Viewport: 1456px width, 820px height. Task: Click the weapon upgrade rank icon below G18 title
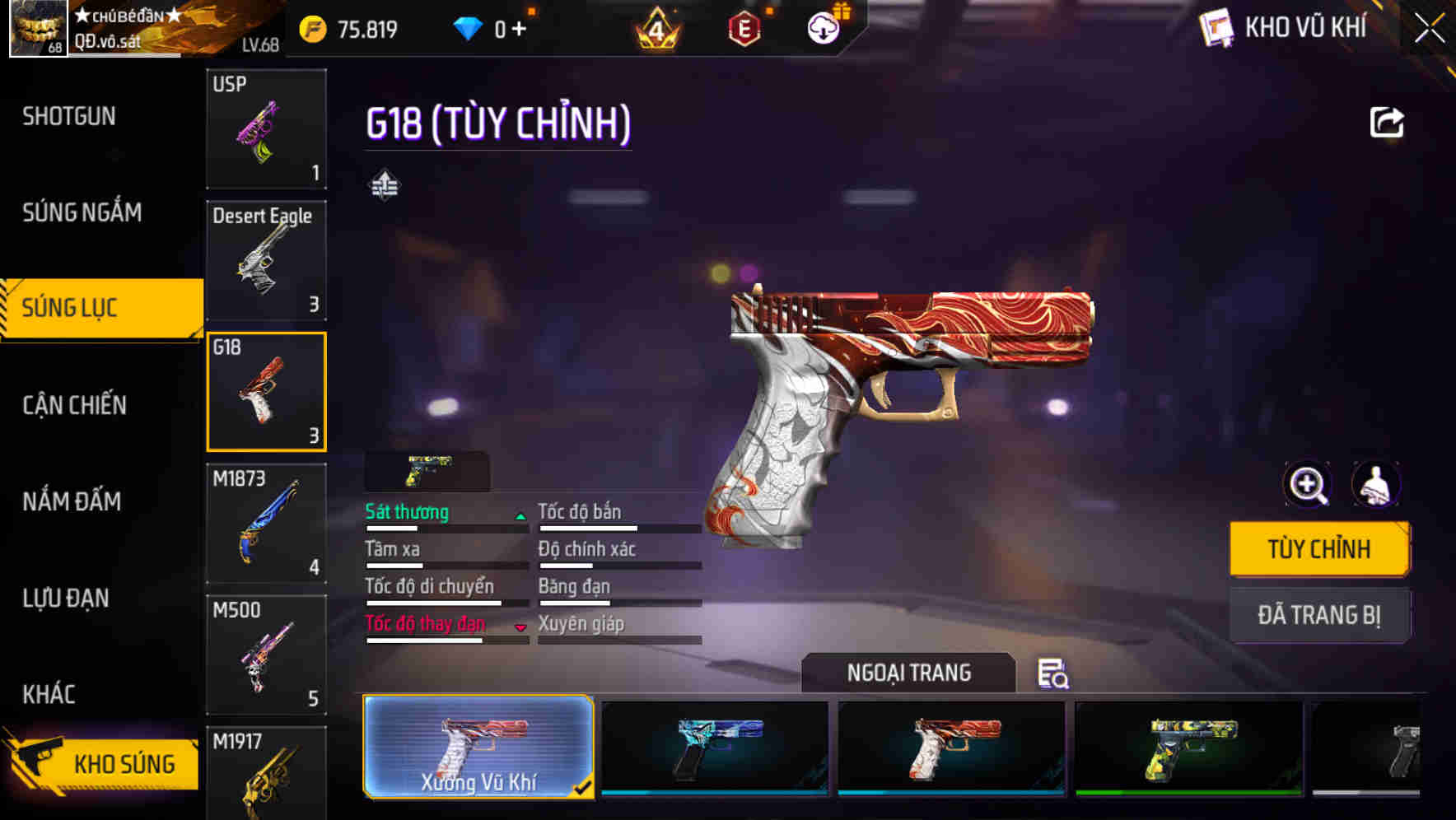385,185
